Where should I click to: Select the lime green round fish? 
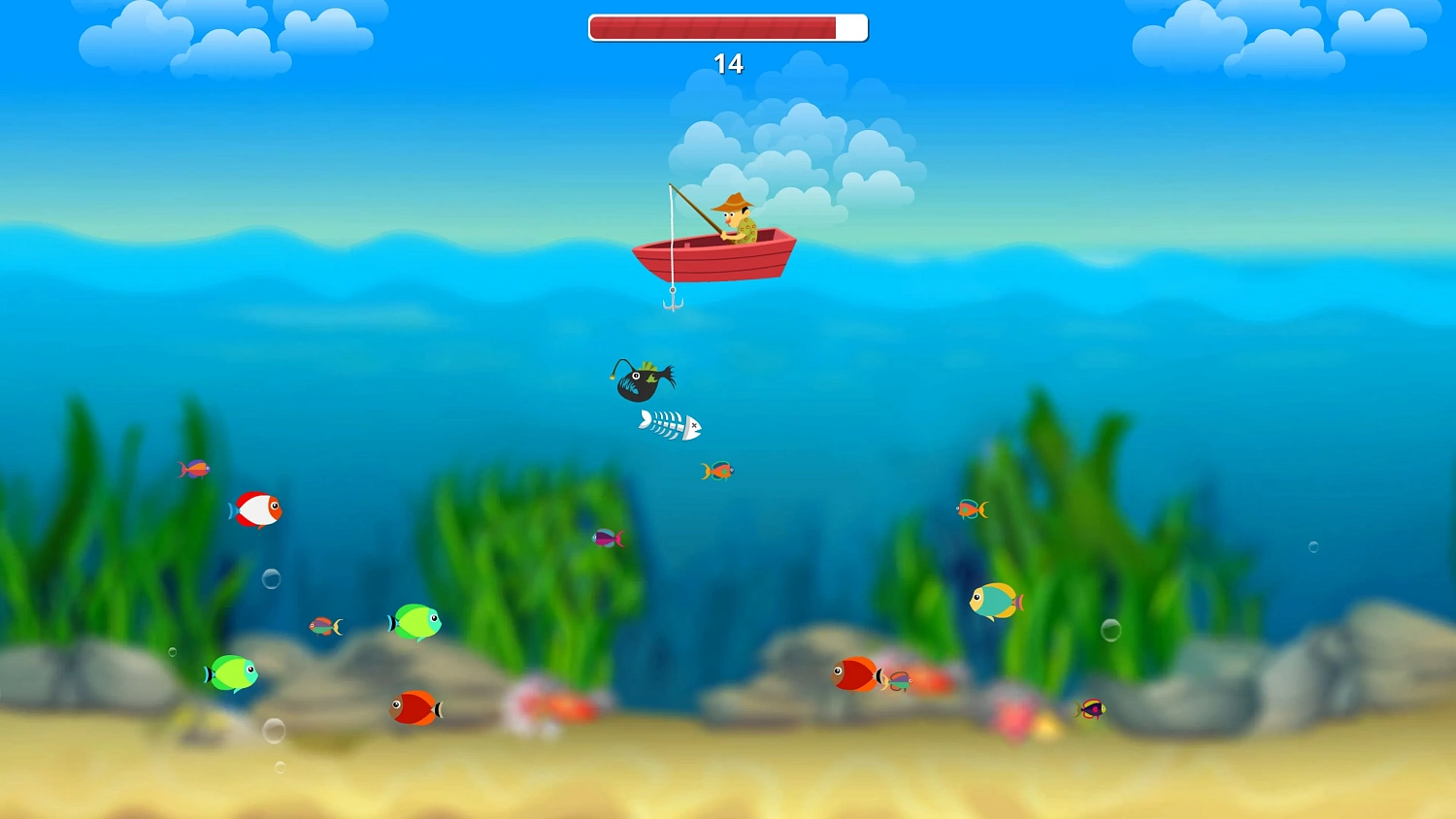tap(233, 672)
